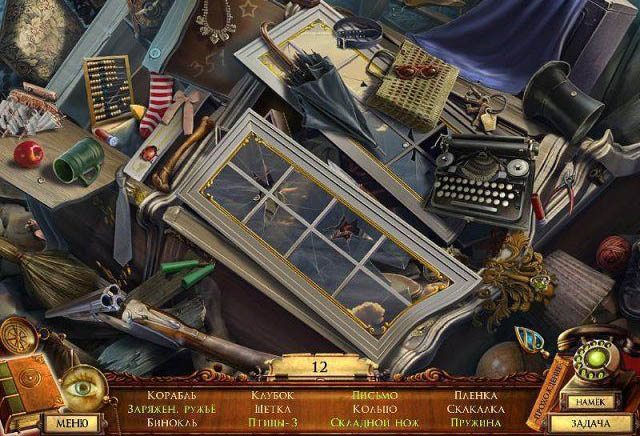Select Клубок in the item list

point(272,395)
